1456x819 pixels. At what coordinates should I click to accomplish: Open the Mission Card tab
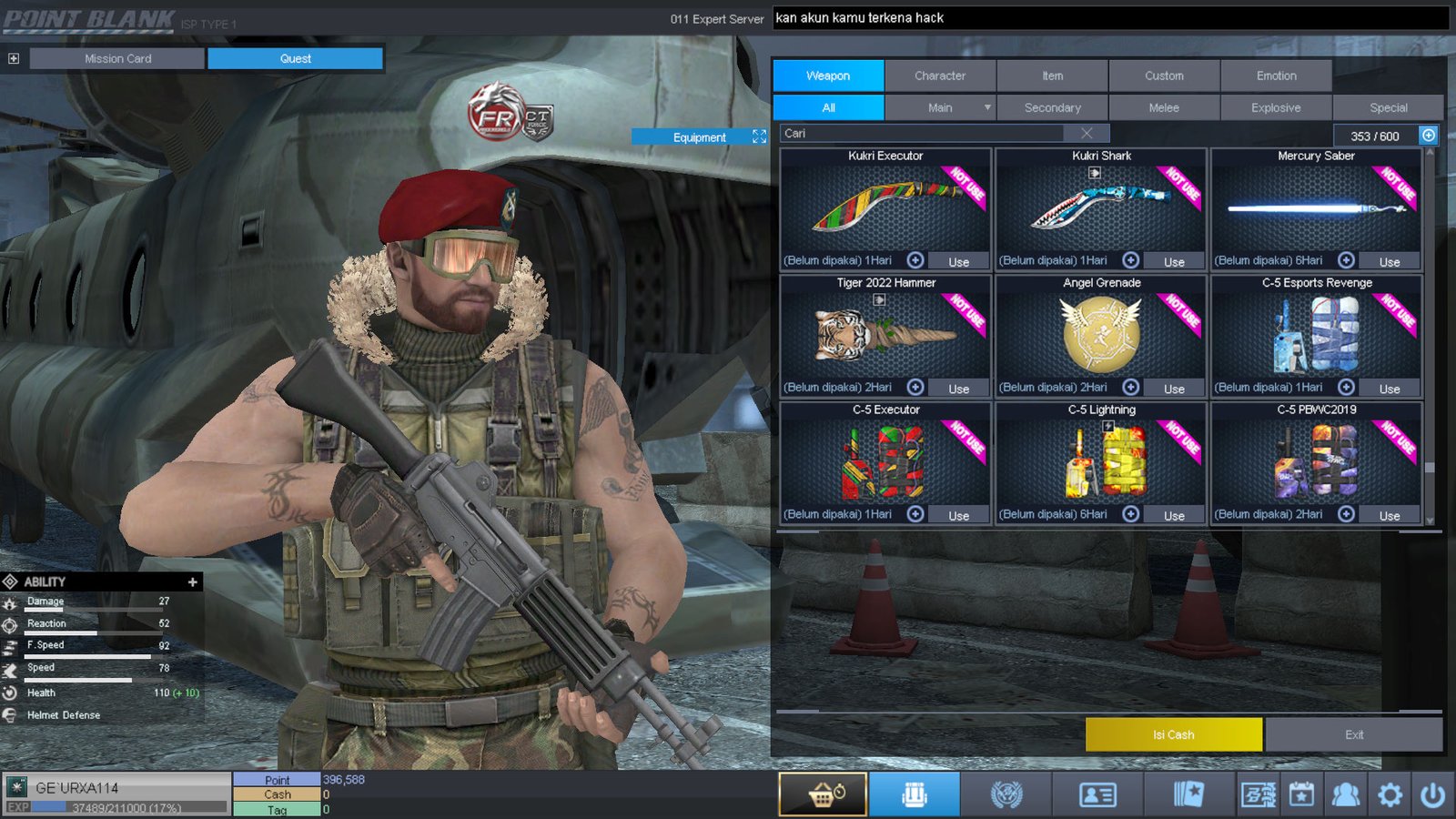point(117,58)
